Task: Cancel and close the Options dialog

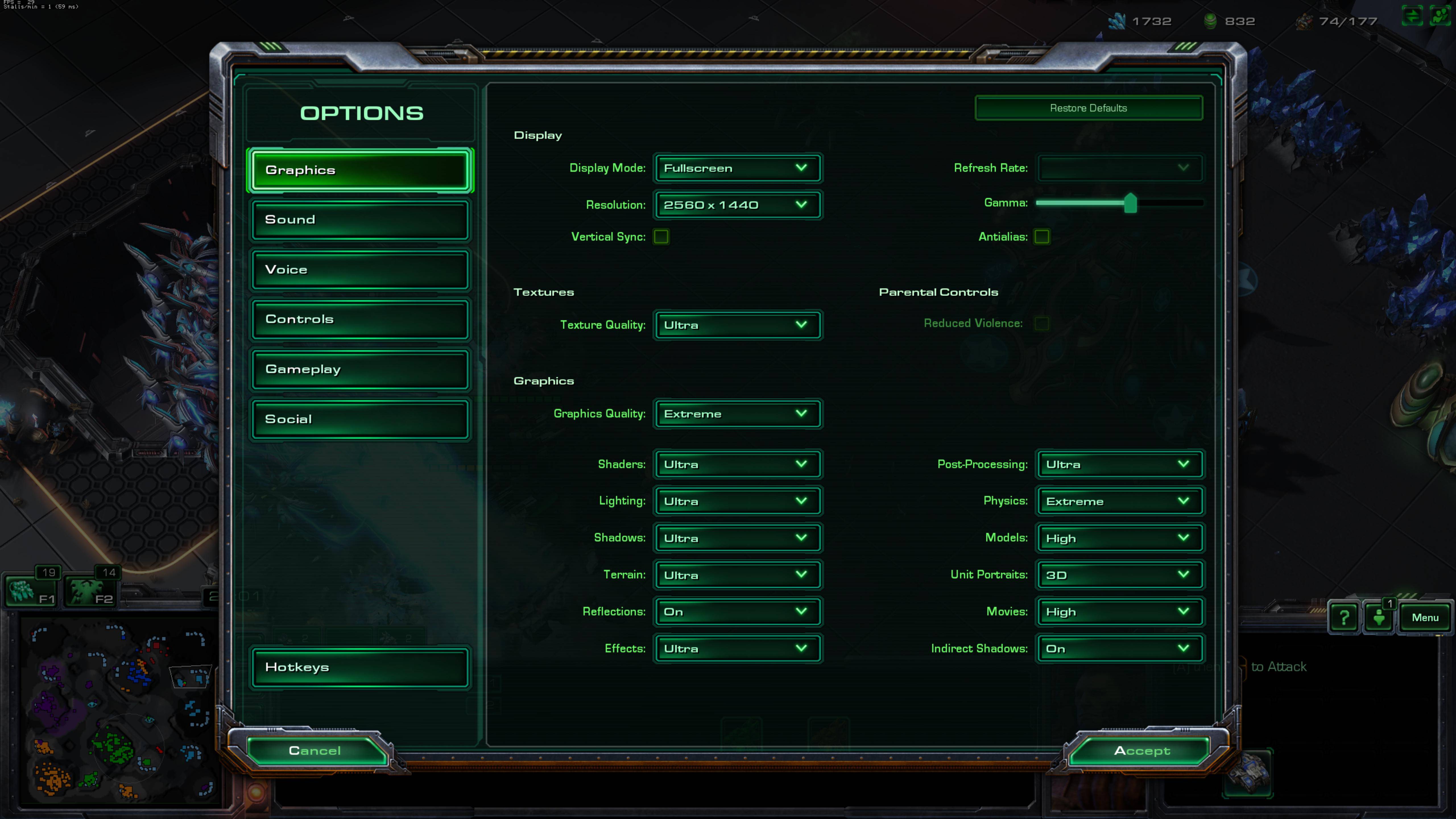Action: point(315,751)
